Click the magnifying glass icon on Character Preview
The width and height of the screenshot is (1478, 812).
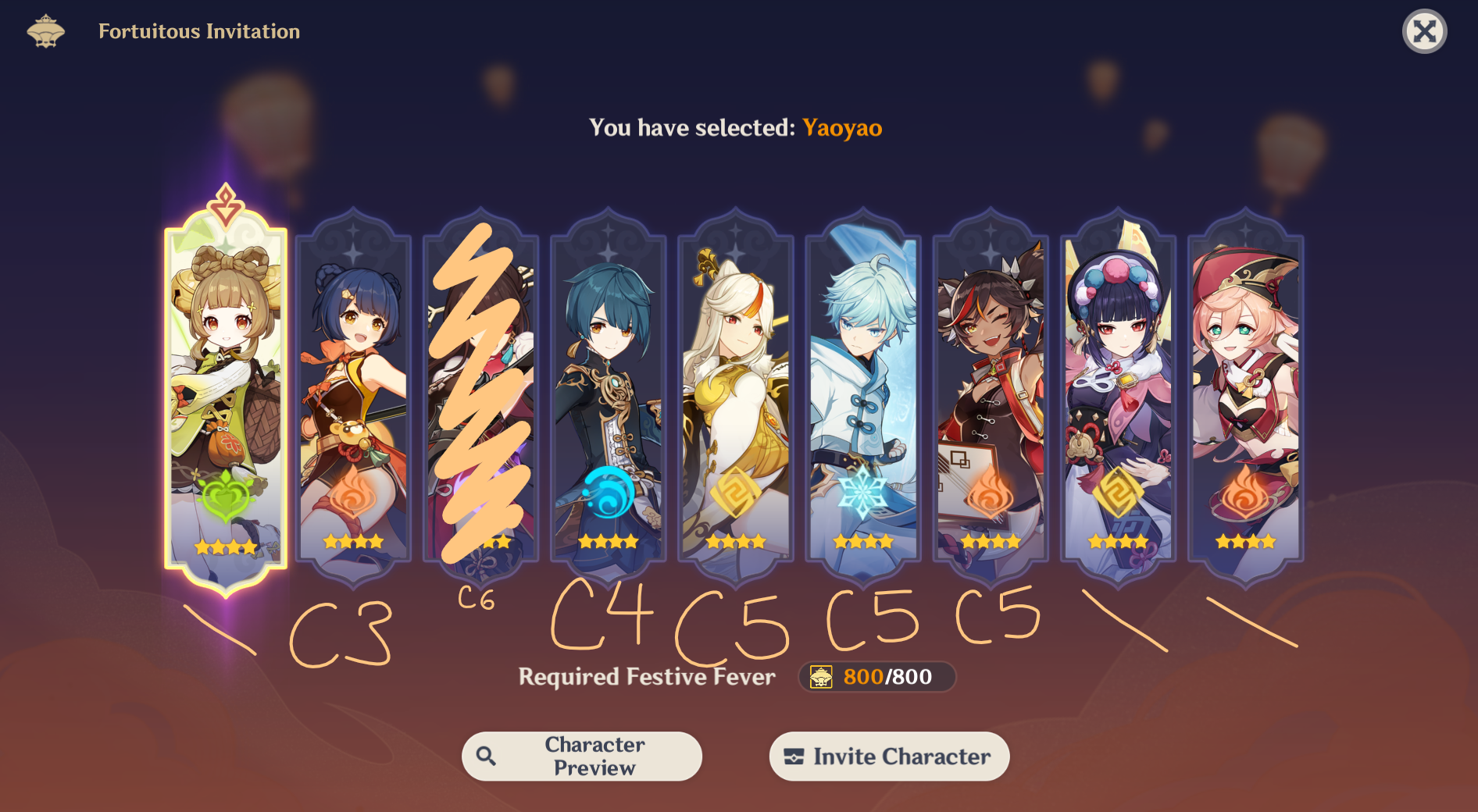[485, 756]
